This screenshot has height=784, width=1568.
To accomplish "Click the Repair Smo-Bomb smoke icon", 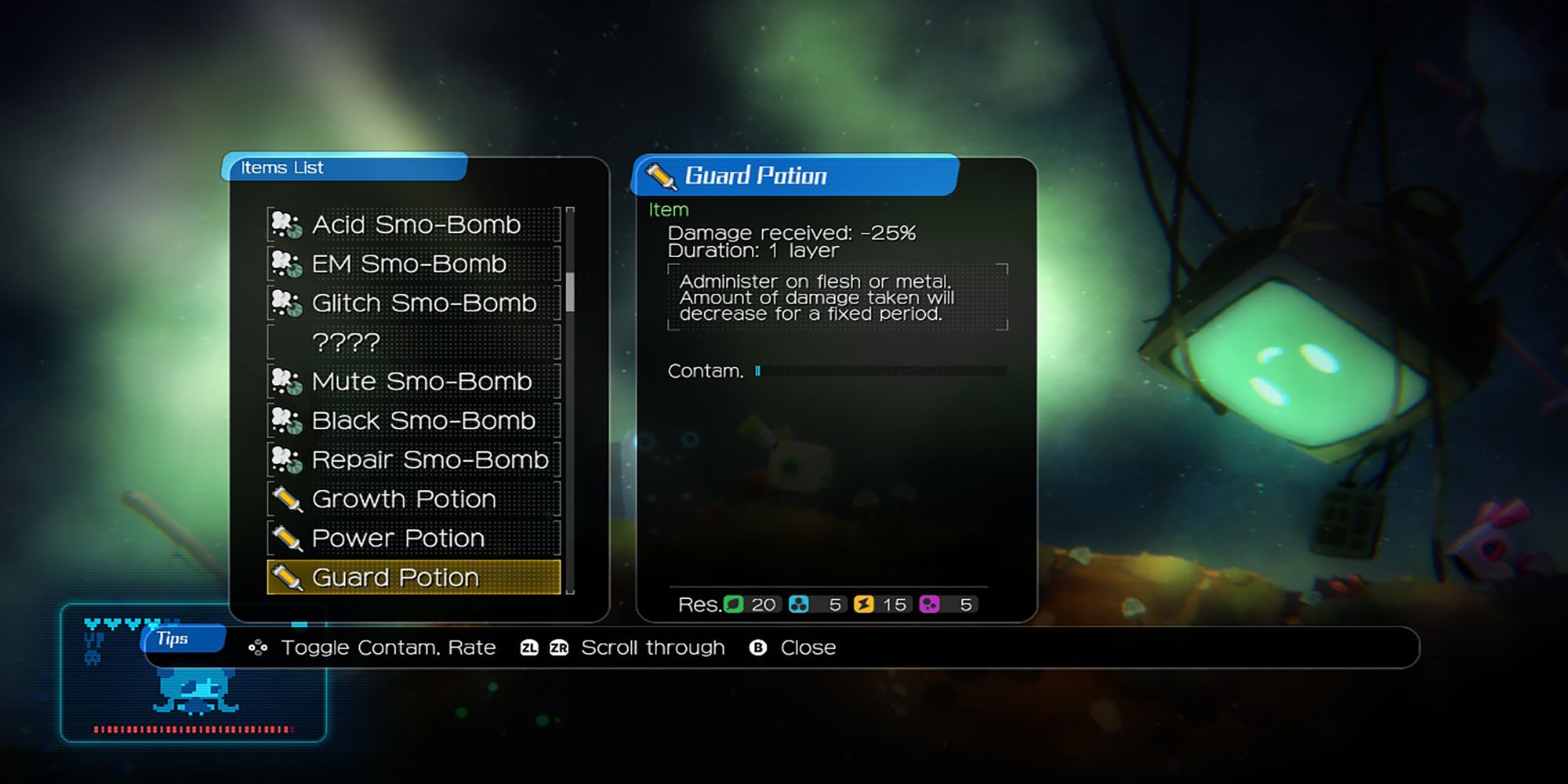I will click(x=287, y=459).
